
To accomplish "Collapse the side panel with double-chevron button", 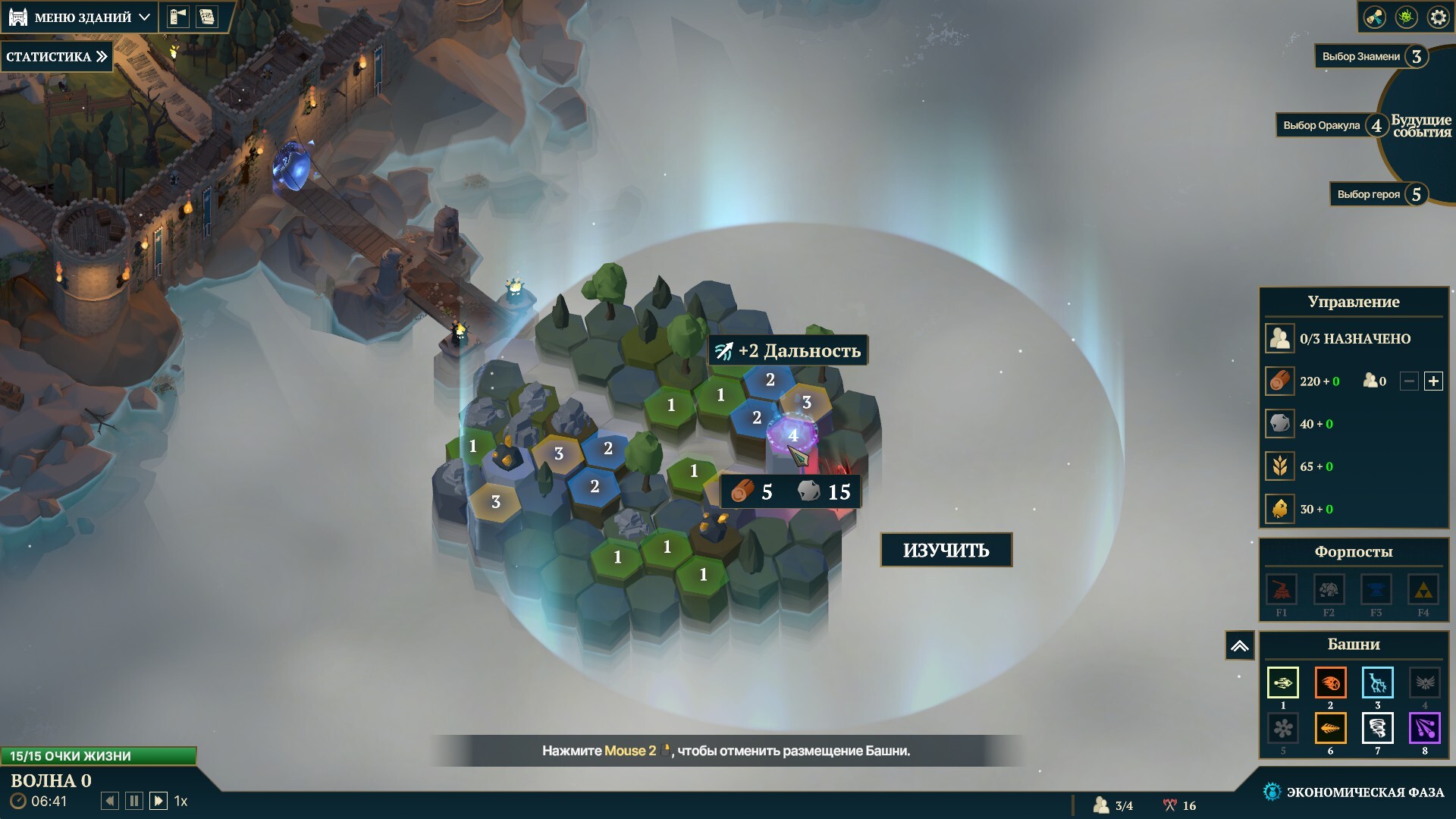I will coord(1239,646).
